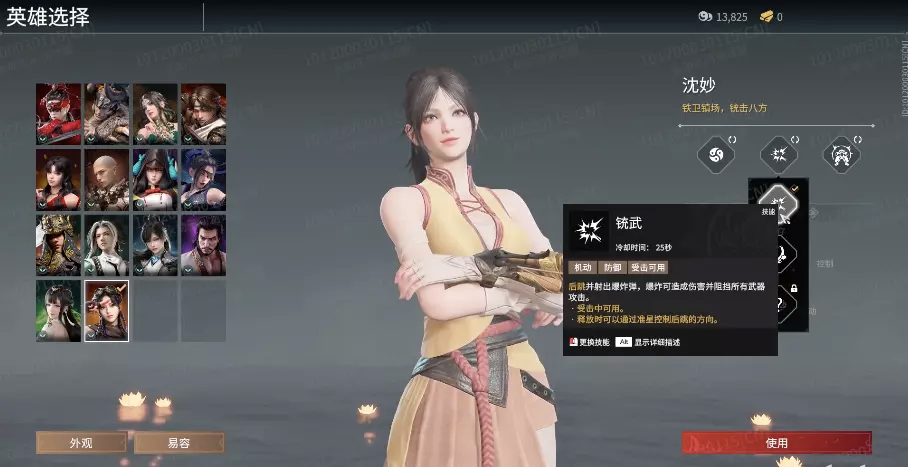908x467 pixels.
Task: Select the highlighted 沈妙 hero portrait
Action: 106,310
